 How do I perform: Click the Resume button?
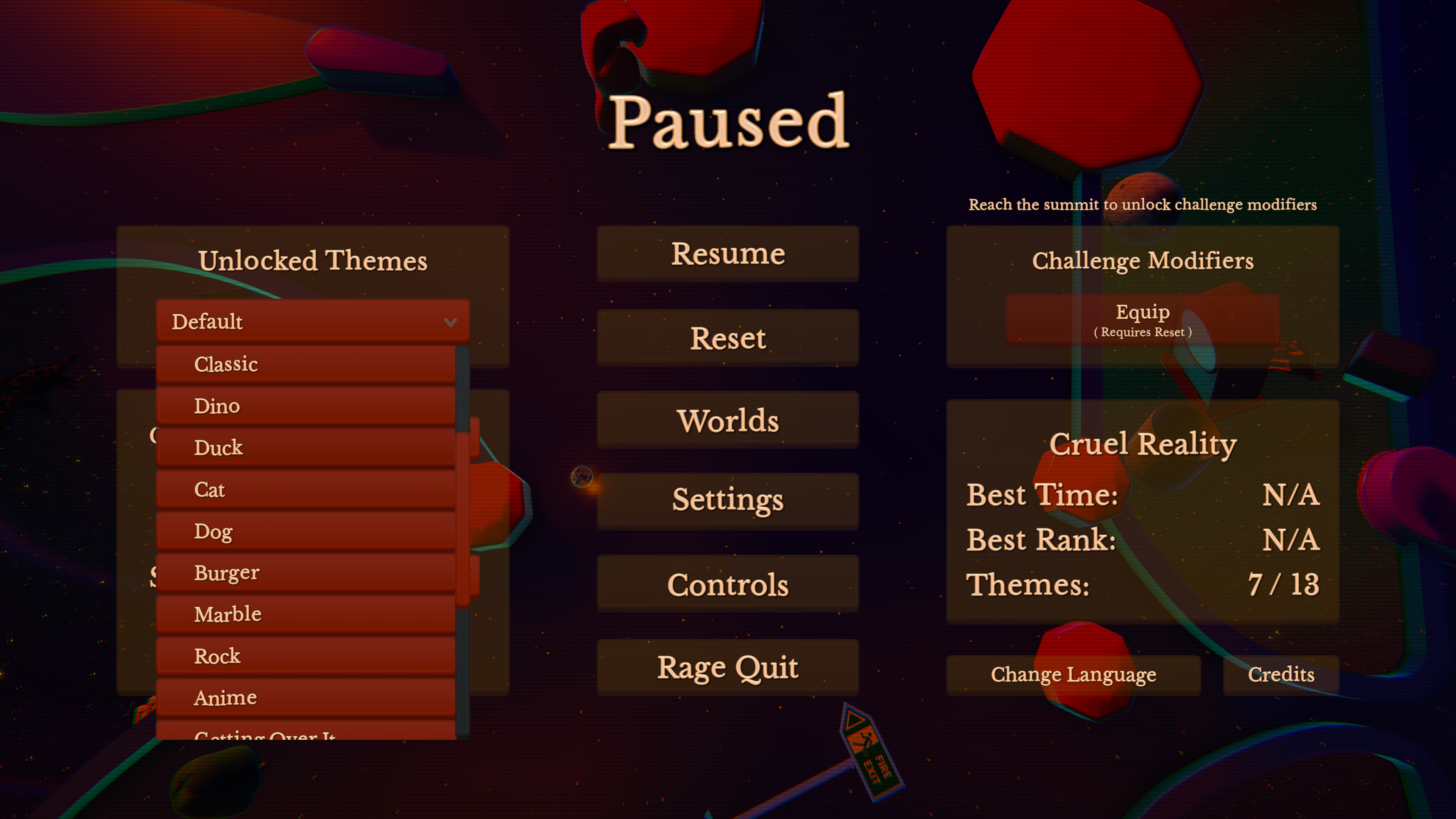coord(728,253)
